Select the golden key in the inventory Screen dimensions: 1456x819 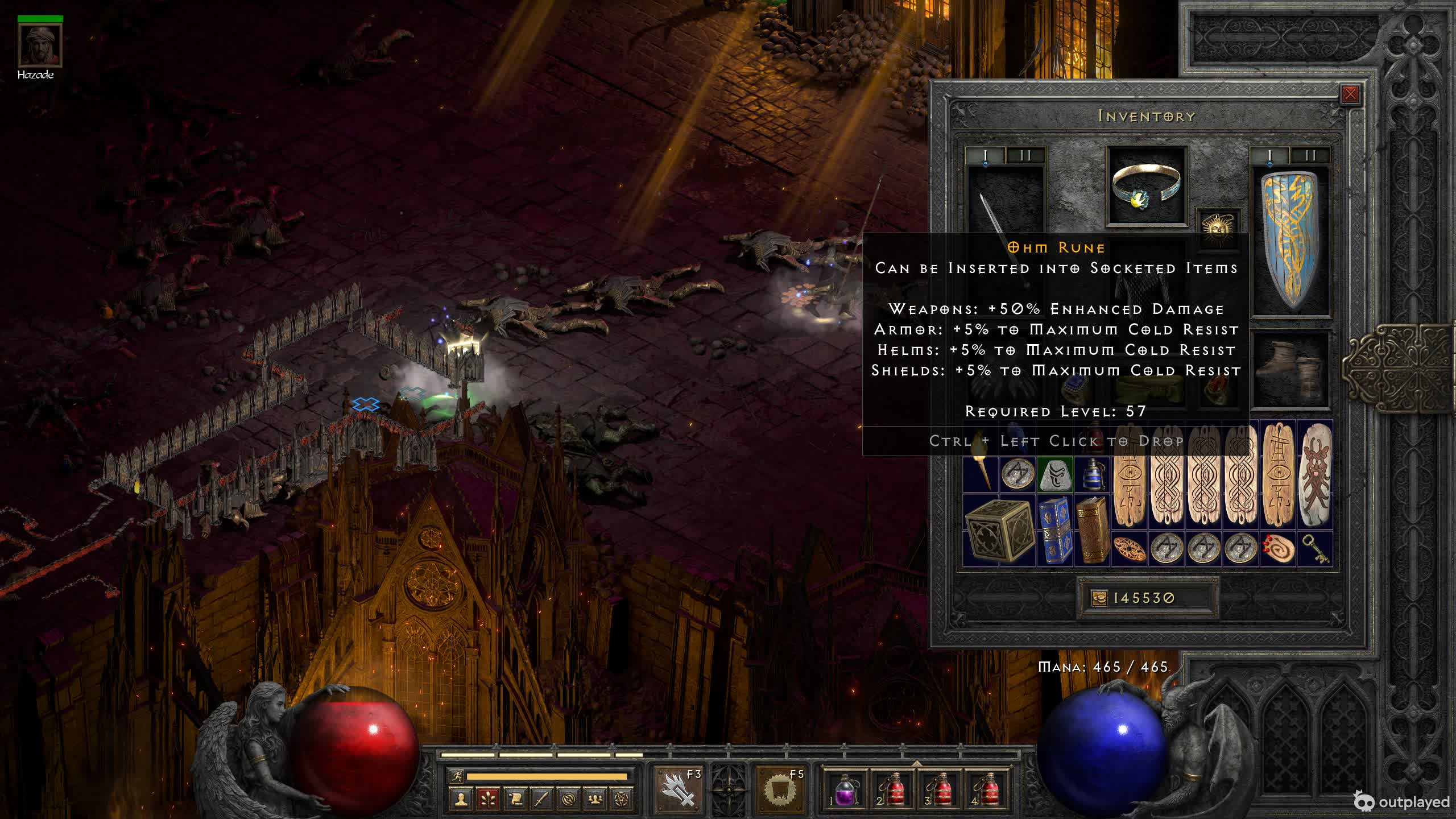[1314, 549]
